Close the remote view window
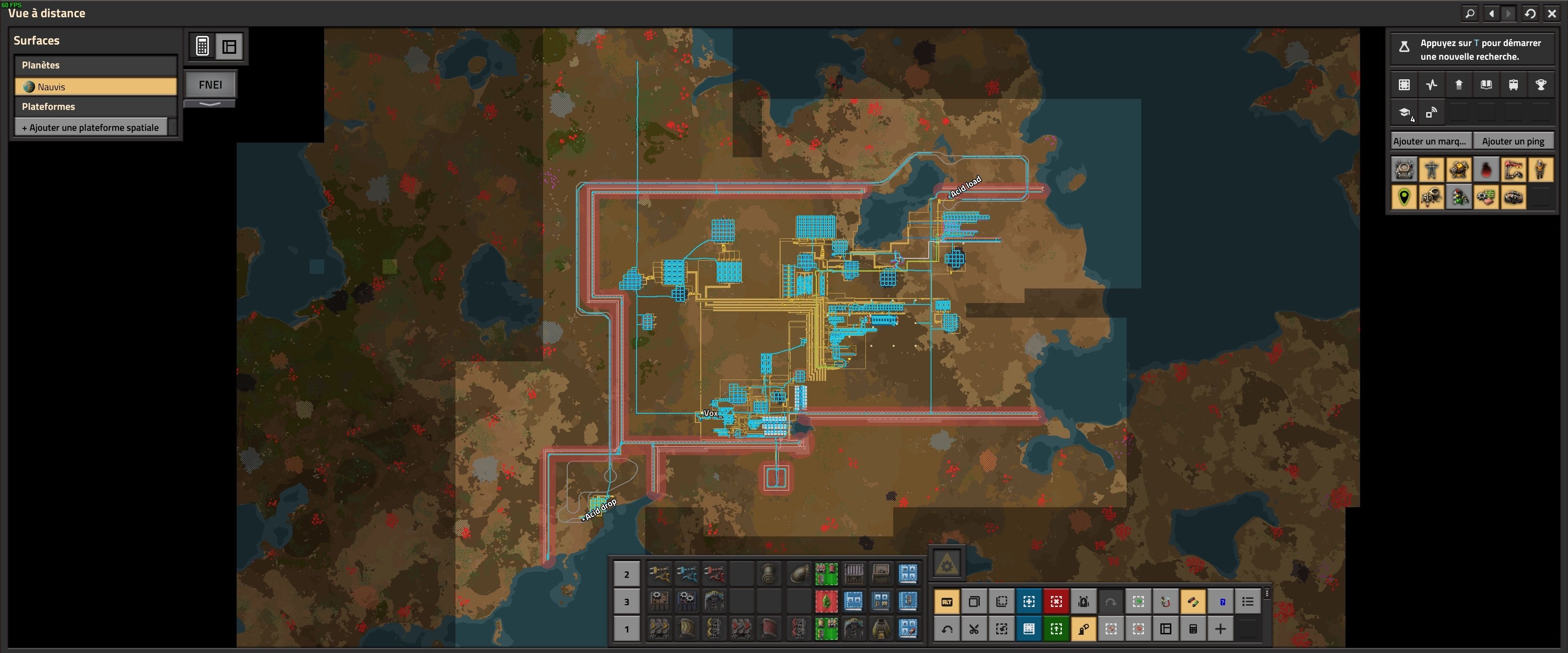 (1552, 13)
